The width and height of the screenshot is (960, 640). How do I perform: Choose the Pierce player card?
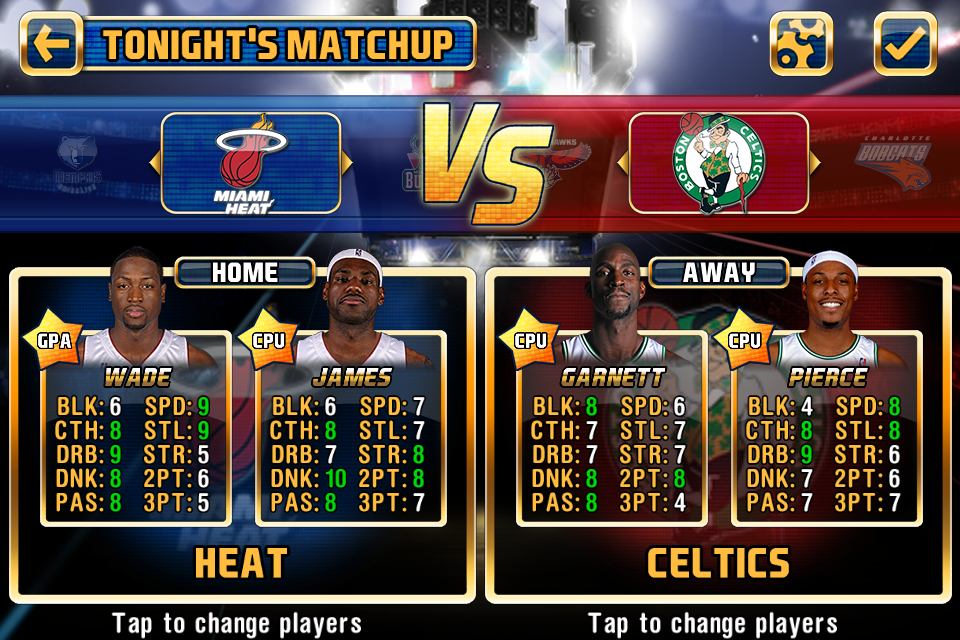click(826, 430)
